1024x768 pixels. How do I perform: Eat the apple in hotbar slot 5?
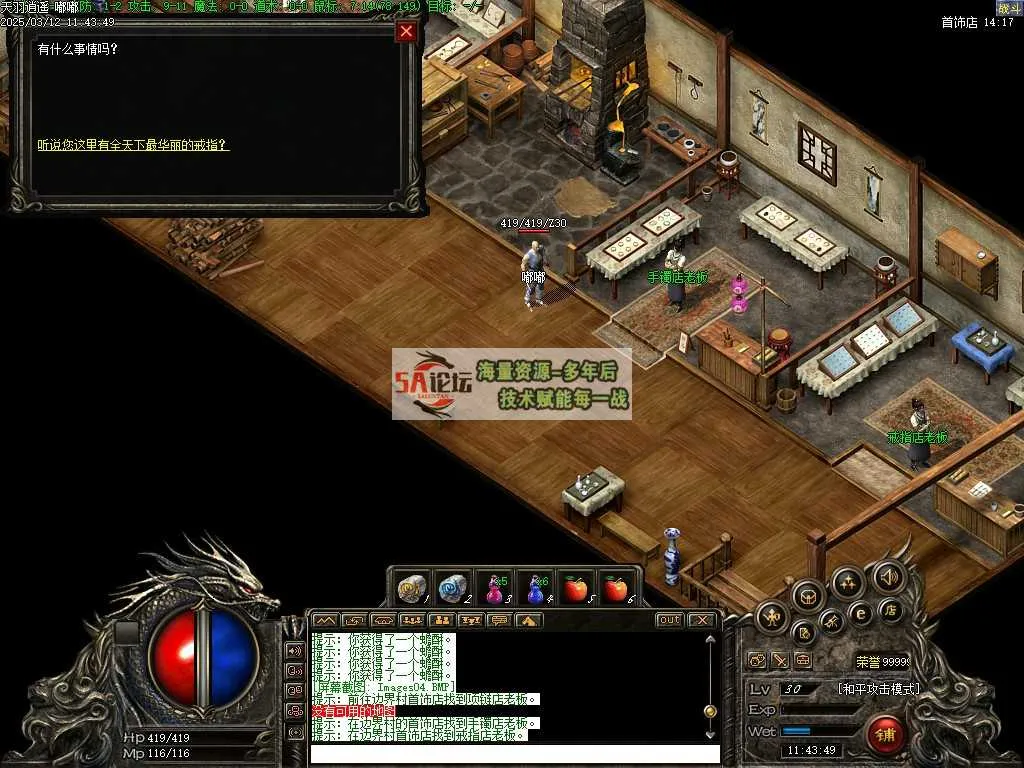point(575,589)
